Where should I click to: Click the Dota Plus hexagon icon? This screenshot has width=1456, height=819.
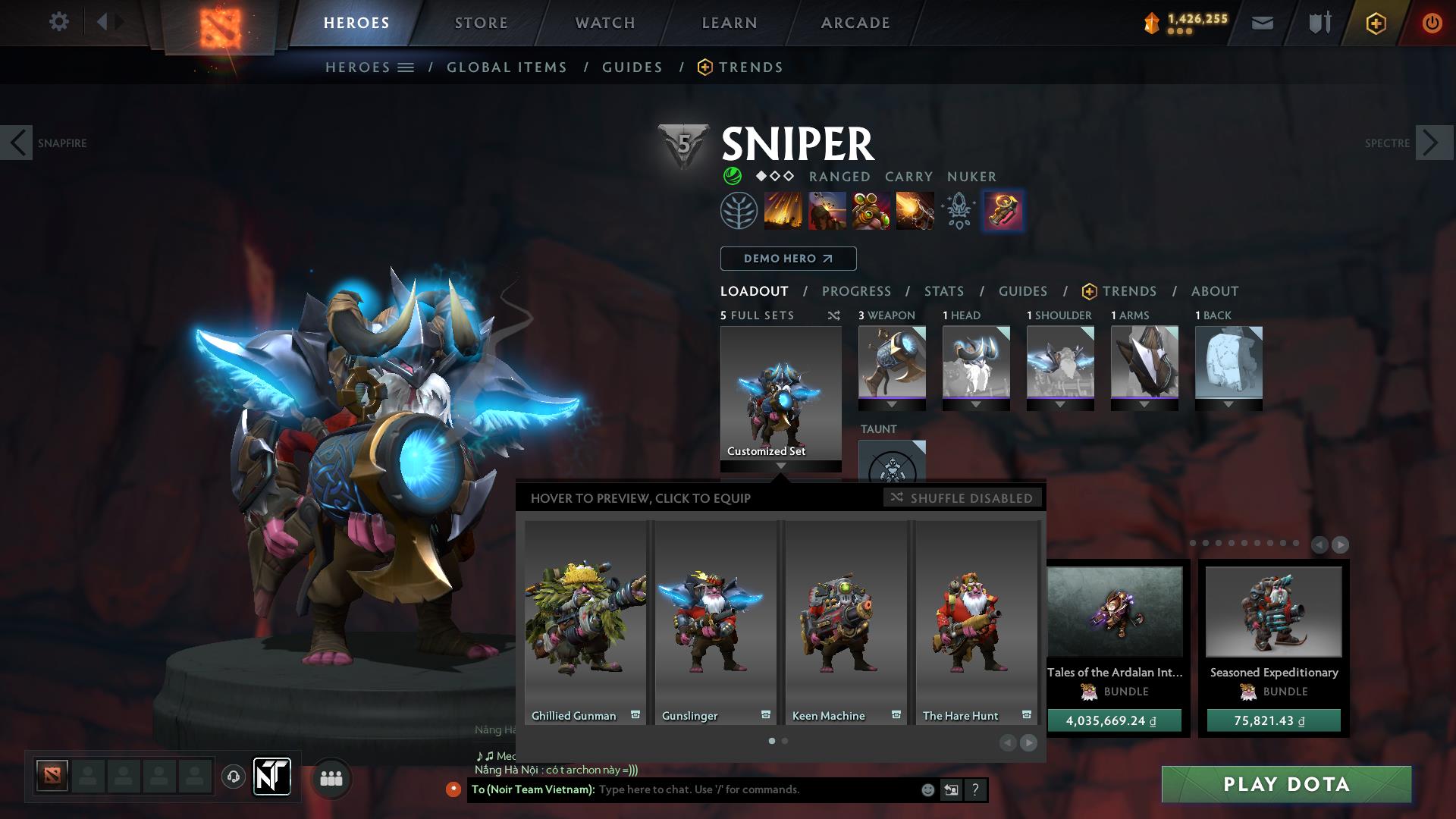coord(1375,23)
